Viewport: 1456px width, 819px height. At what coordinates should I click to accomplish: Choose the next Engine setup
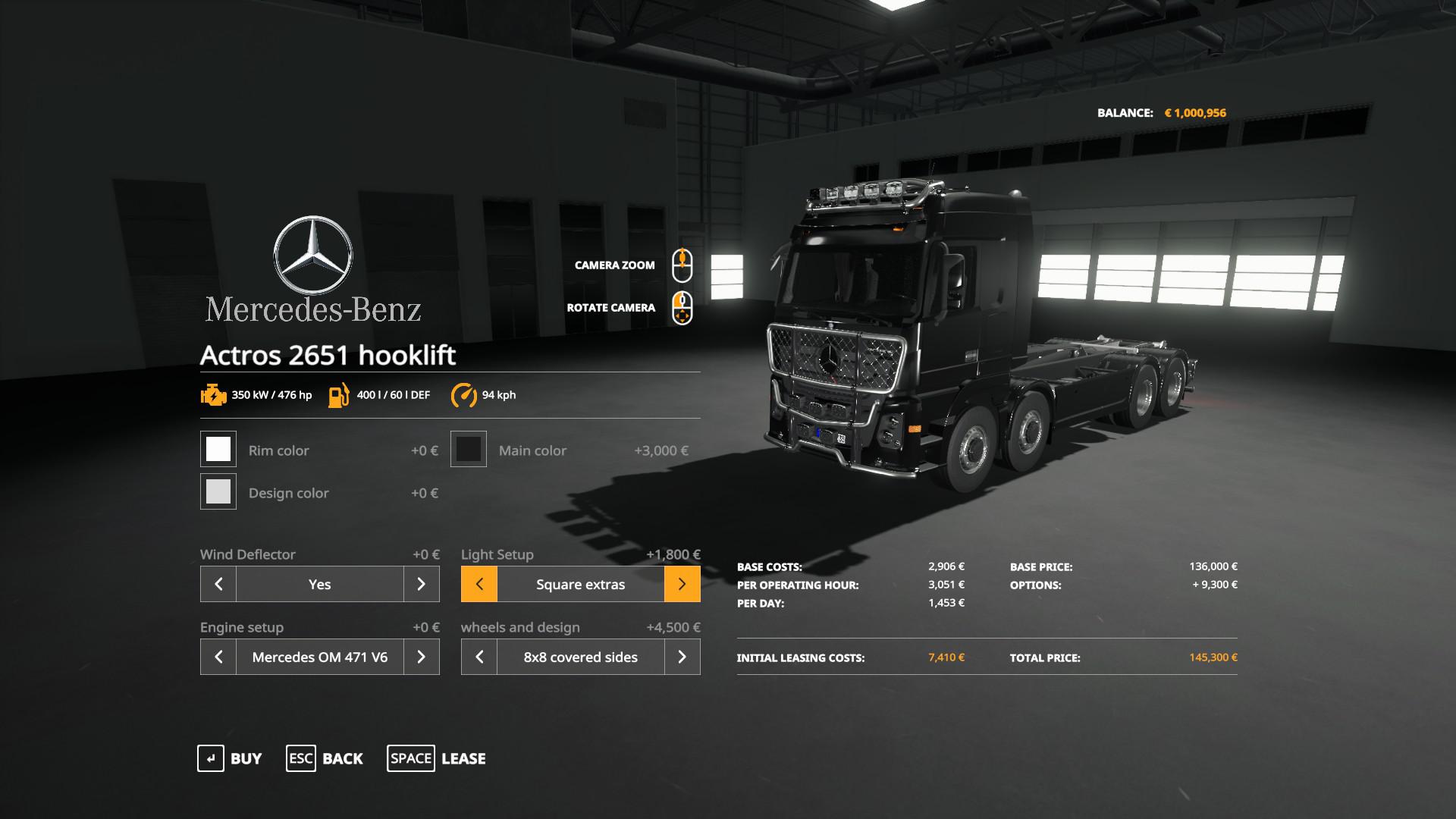coord(422,657)
